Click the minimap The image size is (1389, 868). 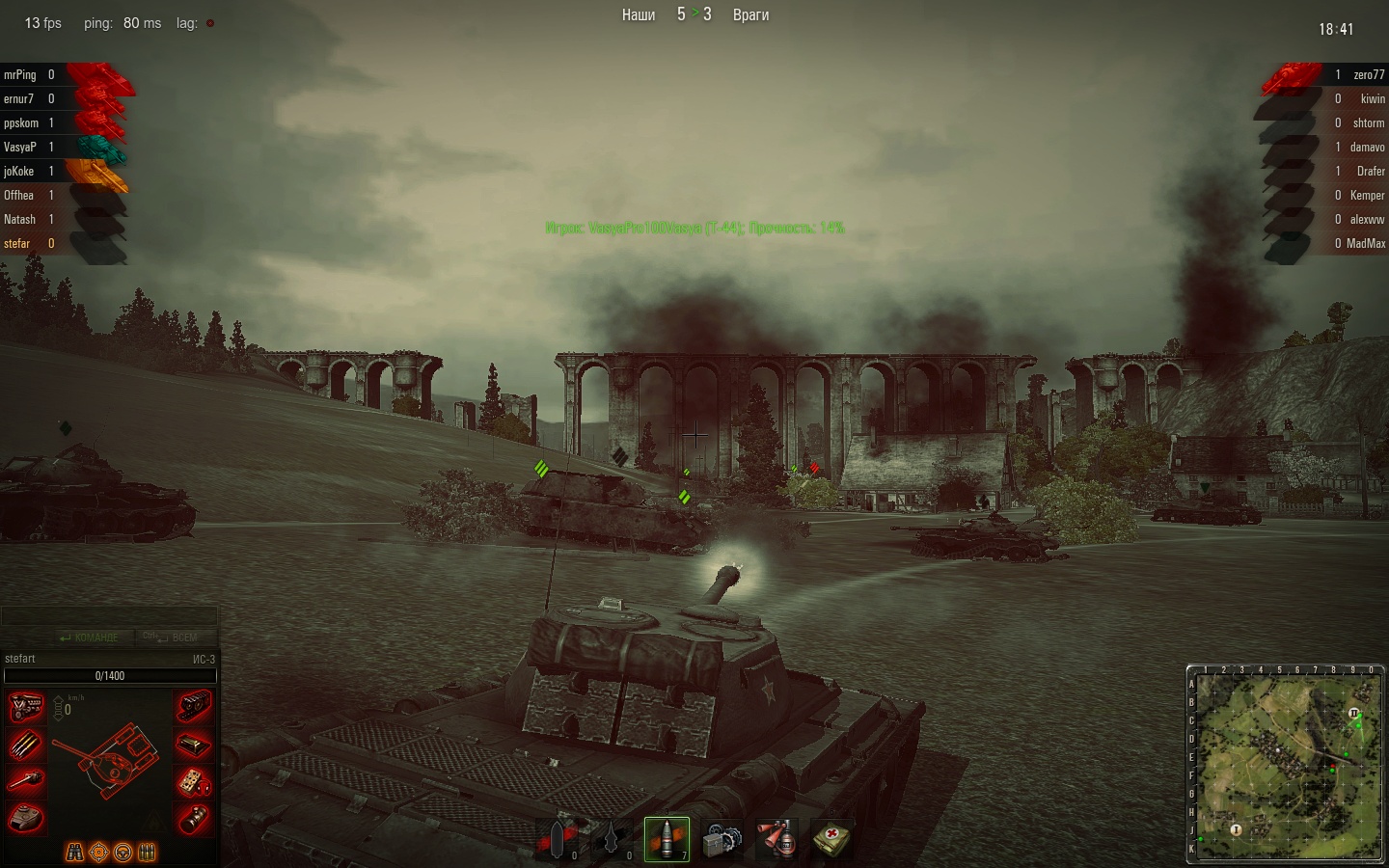(1285, 766)
